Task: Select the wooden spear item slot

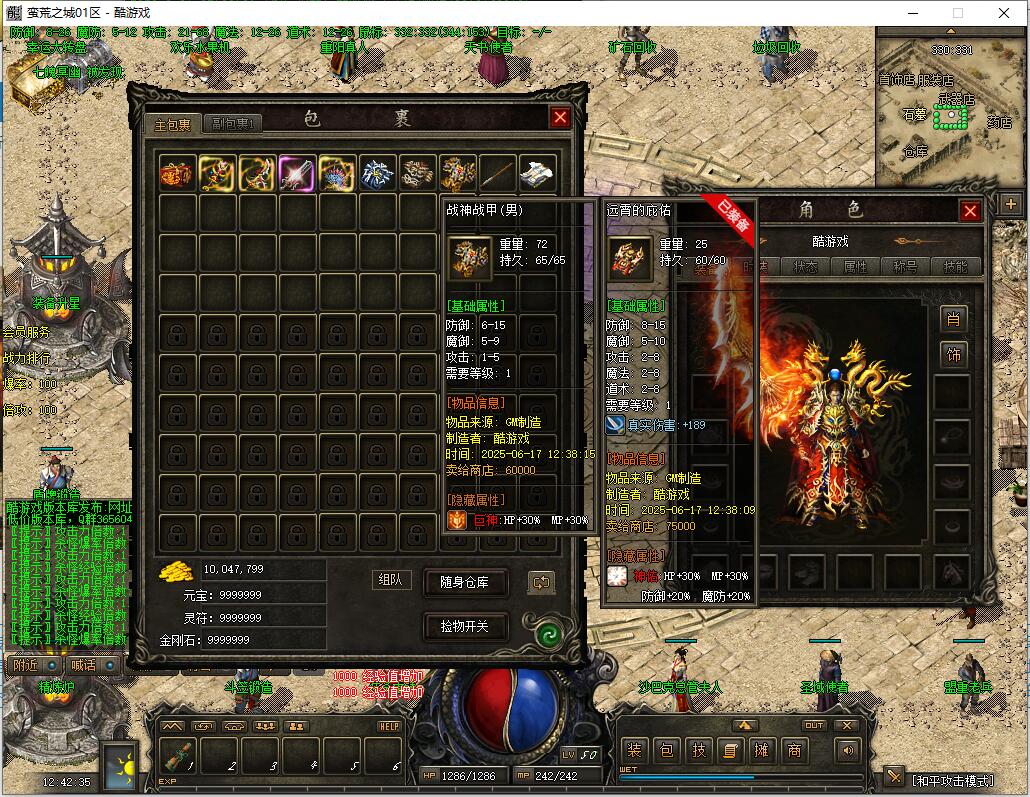Action: click(x=497, y=174)
